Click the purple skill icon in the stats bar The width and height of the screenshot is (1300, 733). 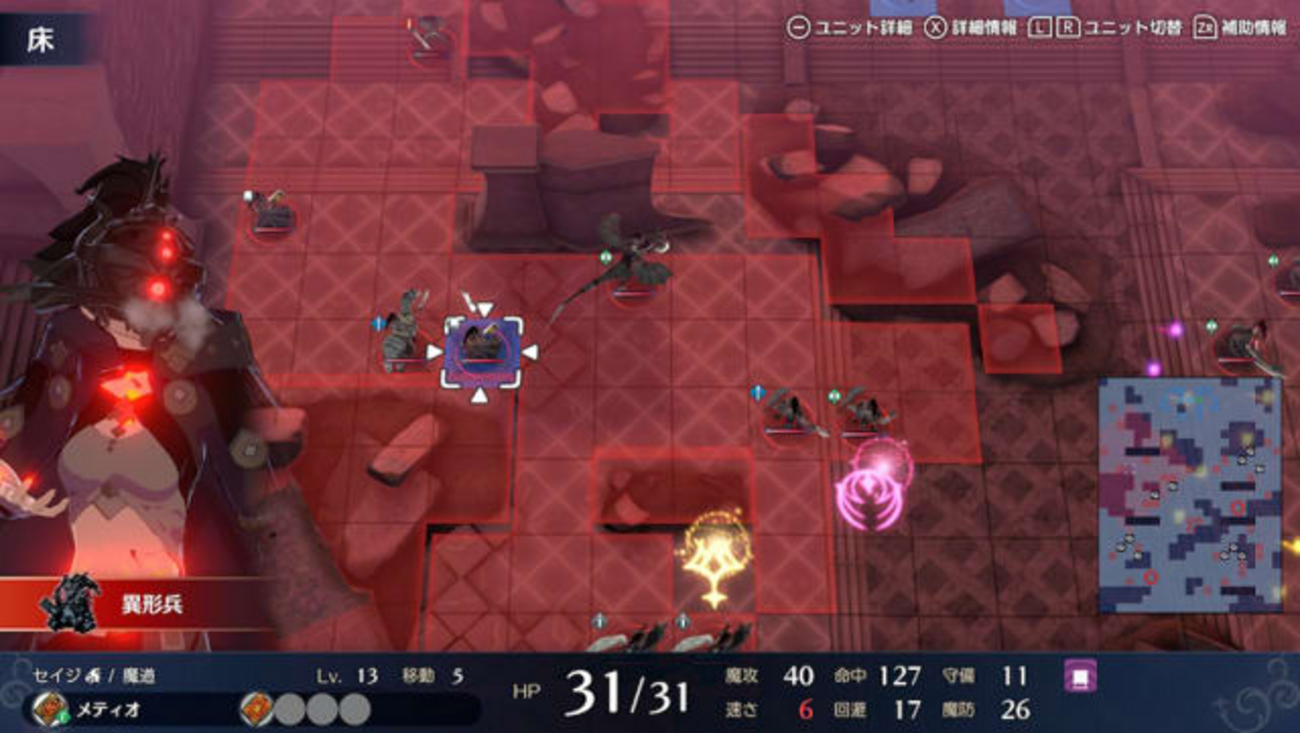click(x=1080, y=676)
